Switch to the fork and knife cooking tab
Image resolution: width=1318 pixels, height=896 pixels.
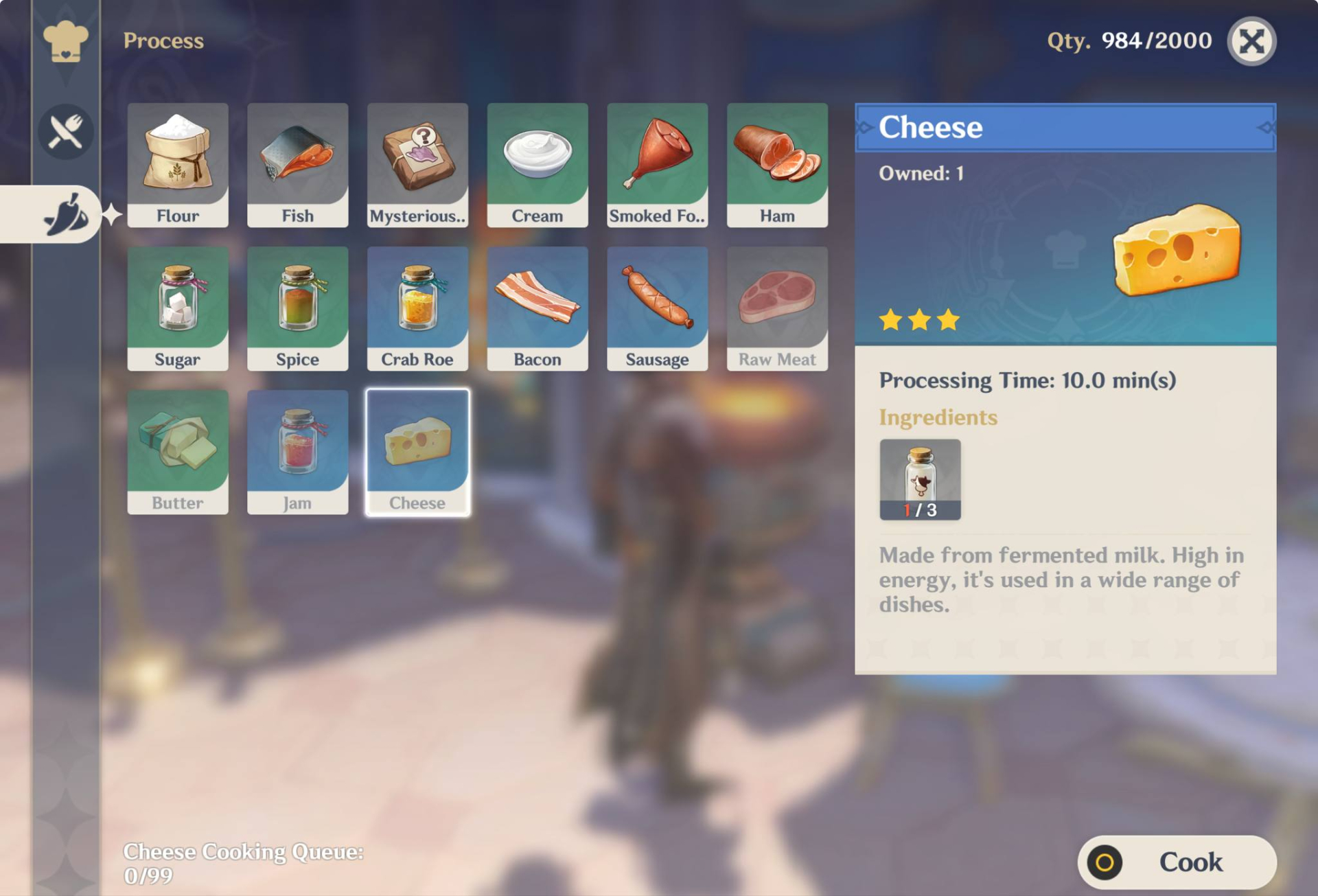point(66,132)
